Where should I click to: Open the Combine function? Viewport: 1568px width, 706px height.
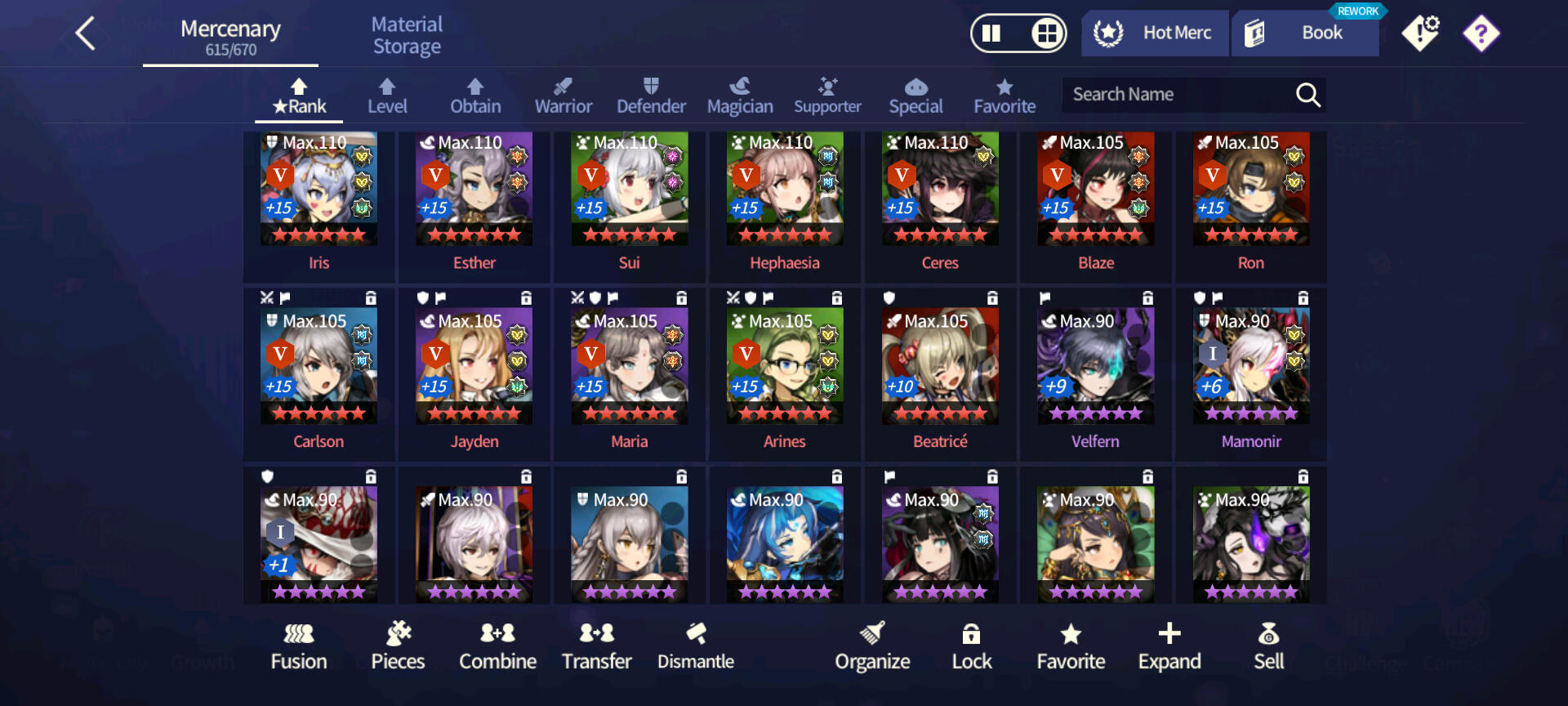pos(497,646)
